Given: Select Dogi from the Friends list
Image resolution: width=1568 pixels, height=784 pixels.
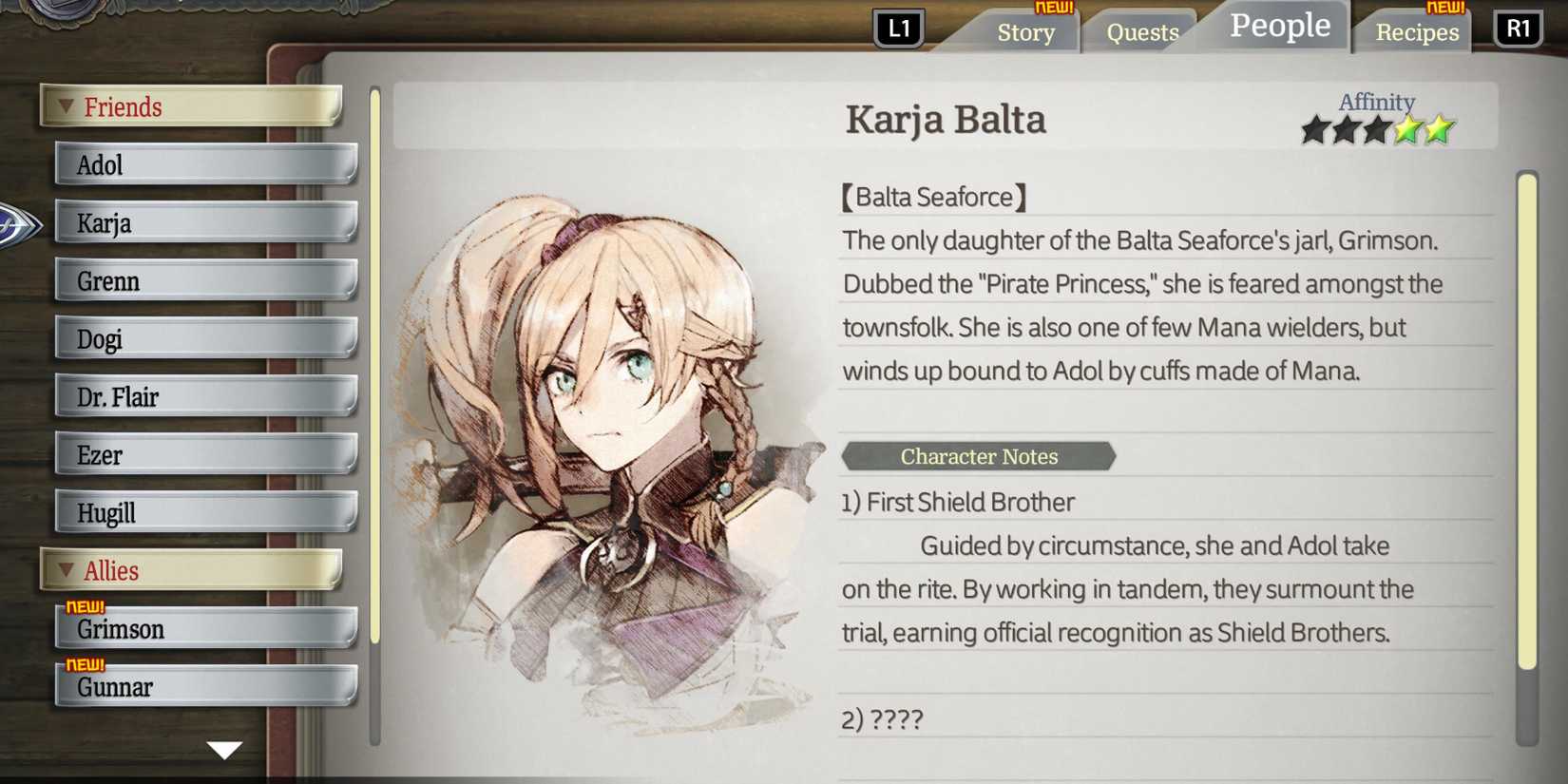Looking at the screenshot, I should point(207,338).
